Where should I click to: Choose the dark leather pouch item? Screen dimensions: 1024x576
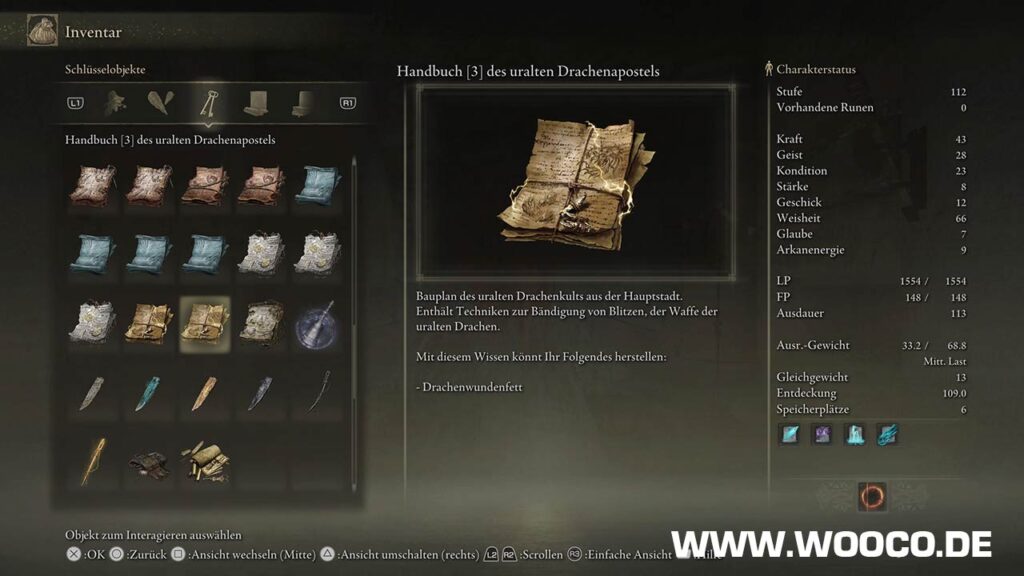[x=147, y=460]
